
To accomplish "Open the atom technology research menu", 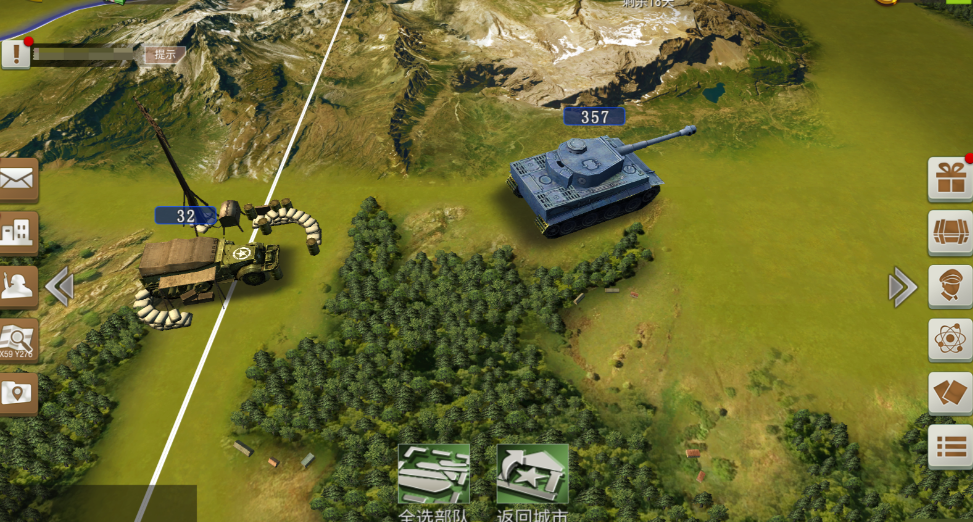I will [949, 340].
